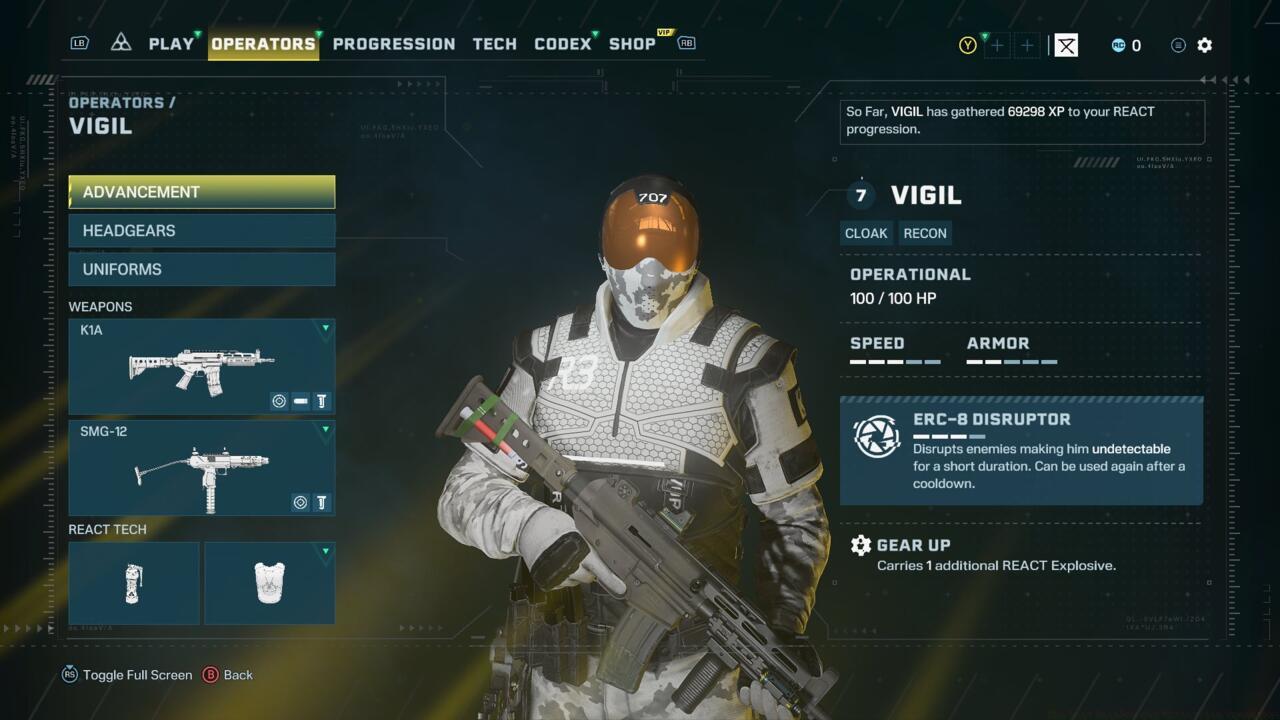Open the Headgears section
This screenshot has width=1280, height=720.
point(201,230)
